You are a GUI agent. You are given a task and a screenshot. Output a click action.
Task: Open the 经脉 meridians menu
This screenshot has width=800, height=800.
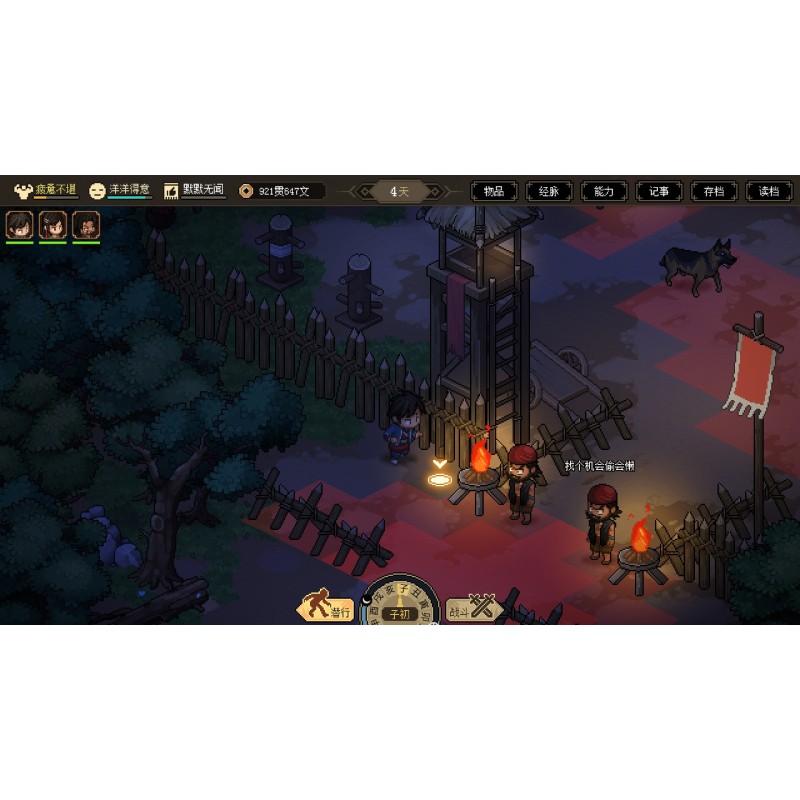pos(549,191)
